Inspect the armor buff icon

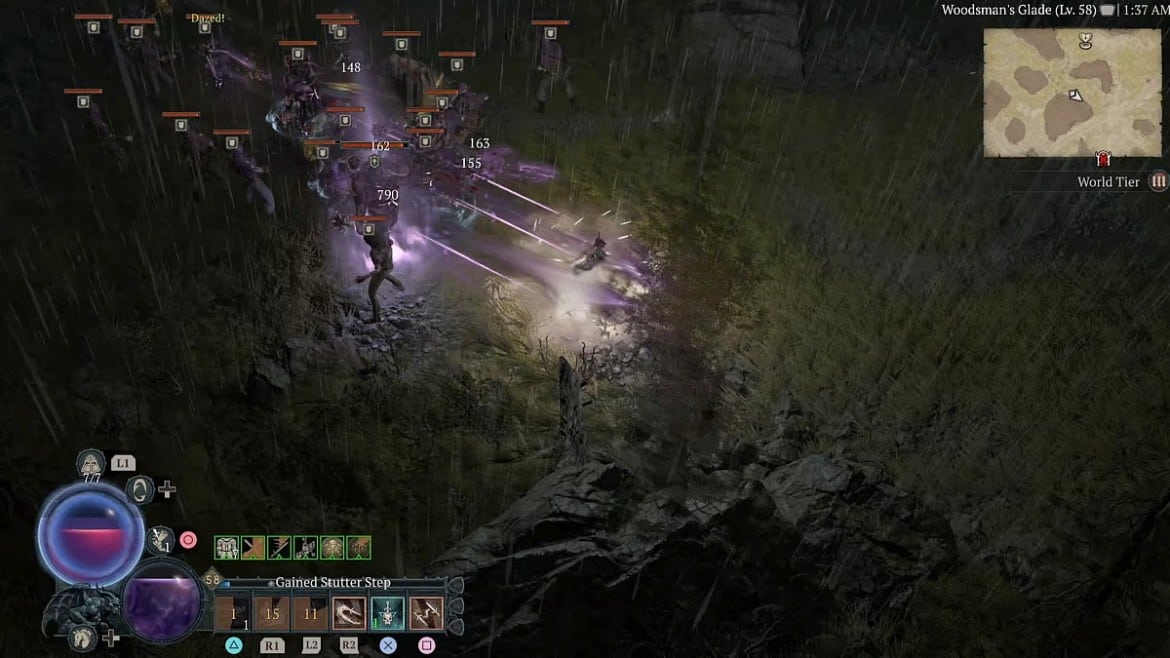[x=226, y=547]
